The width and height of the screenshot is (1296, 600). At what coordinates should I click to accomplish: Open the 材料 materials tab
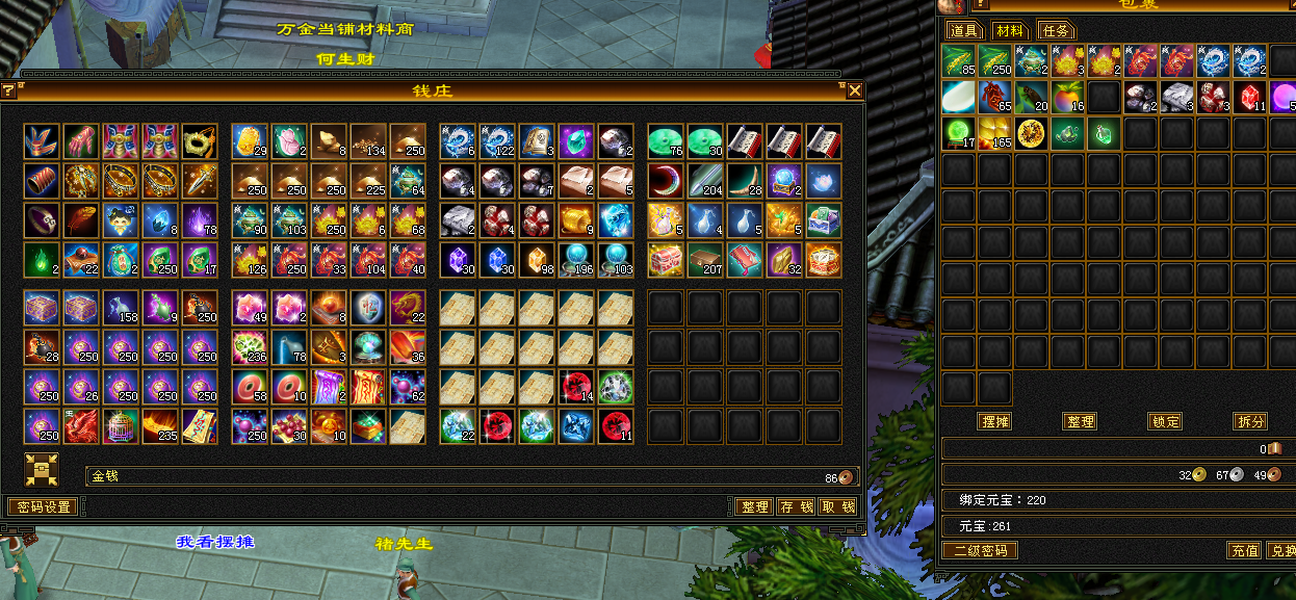point(1010,30)
